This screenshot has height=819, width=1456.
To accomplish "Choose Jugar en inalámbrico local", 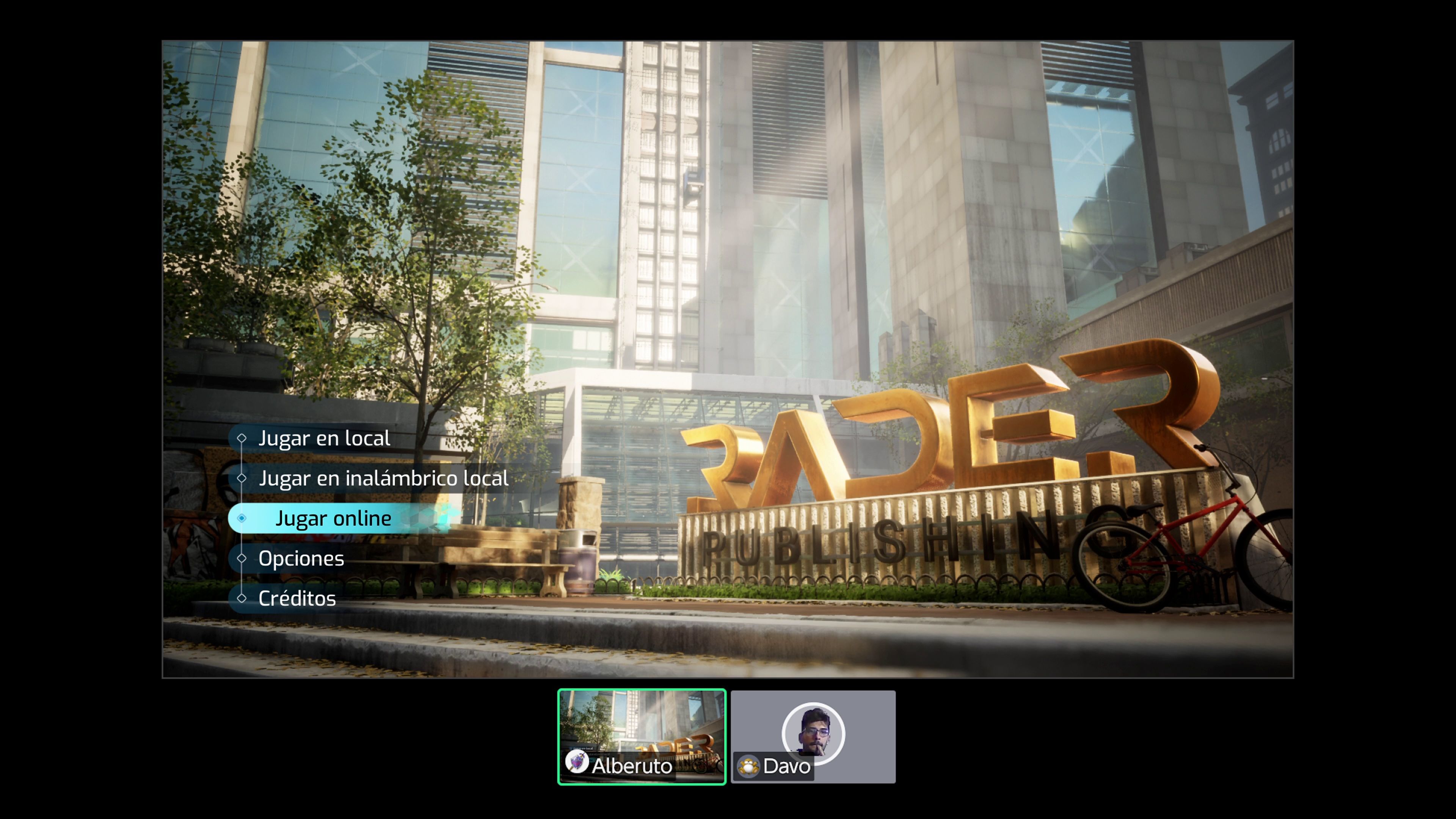I will tap(383, 479).
